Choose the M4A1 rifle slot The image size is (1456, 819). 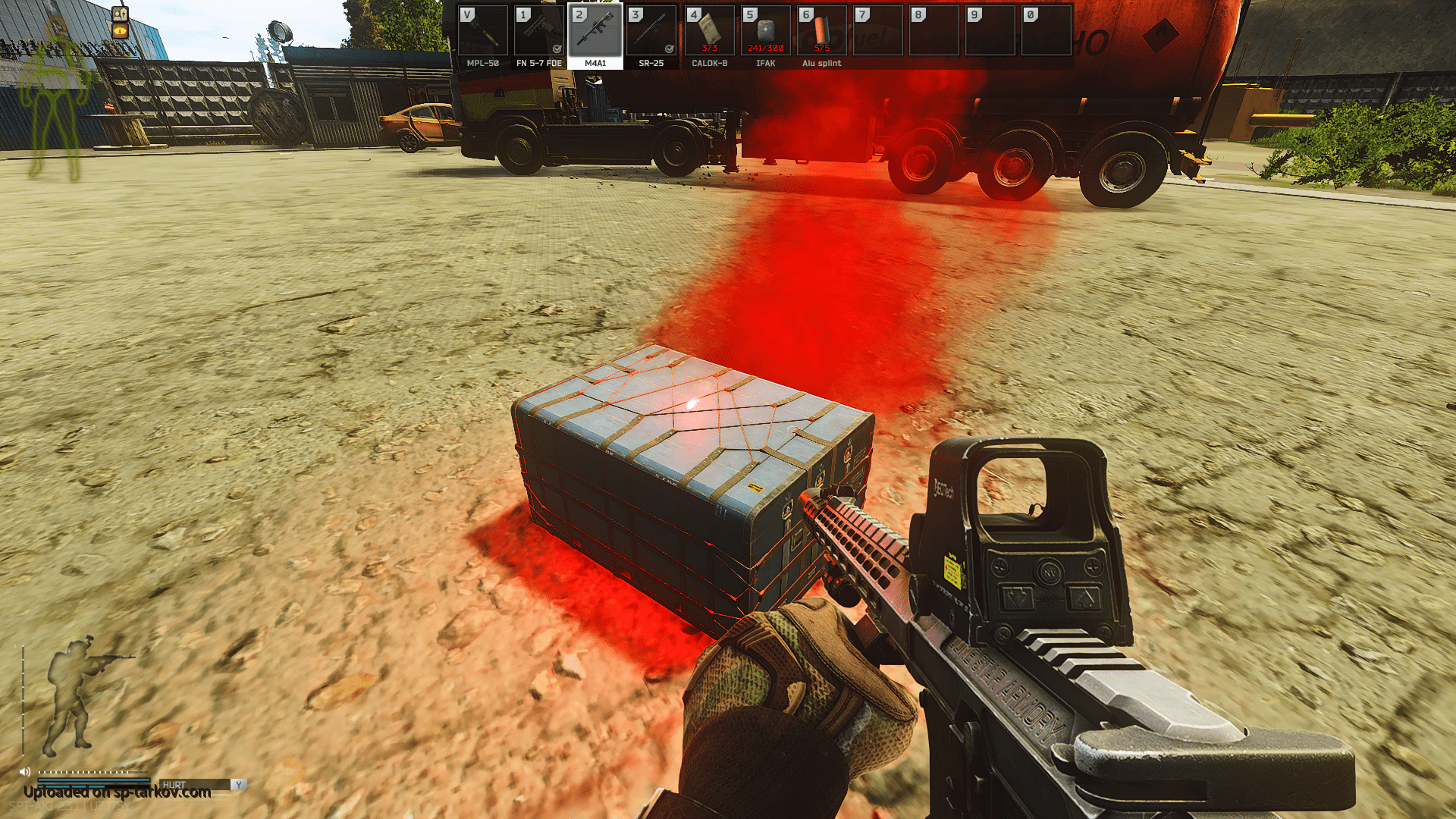pyautogui.click(x=595, y=32)
